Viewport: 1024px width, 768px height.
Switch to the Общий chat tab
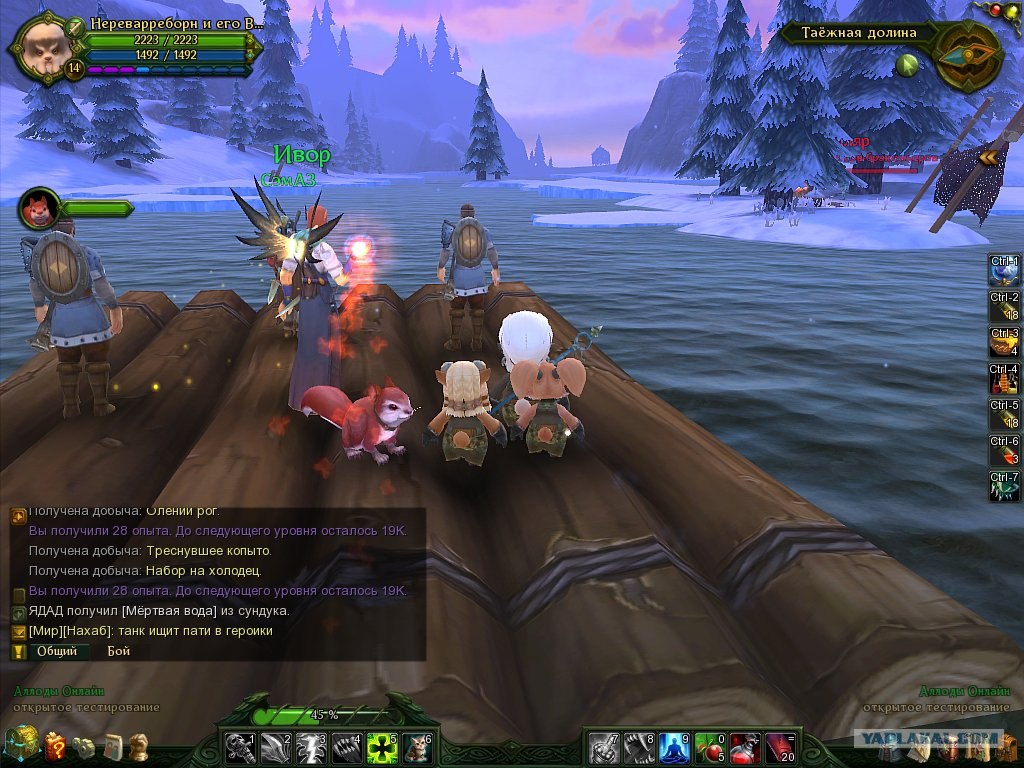(57, 651)
